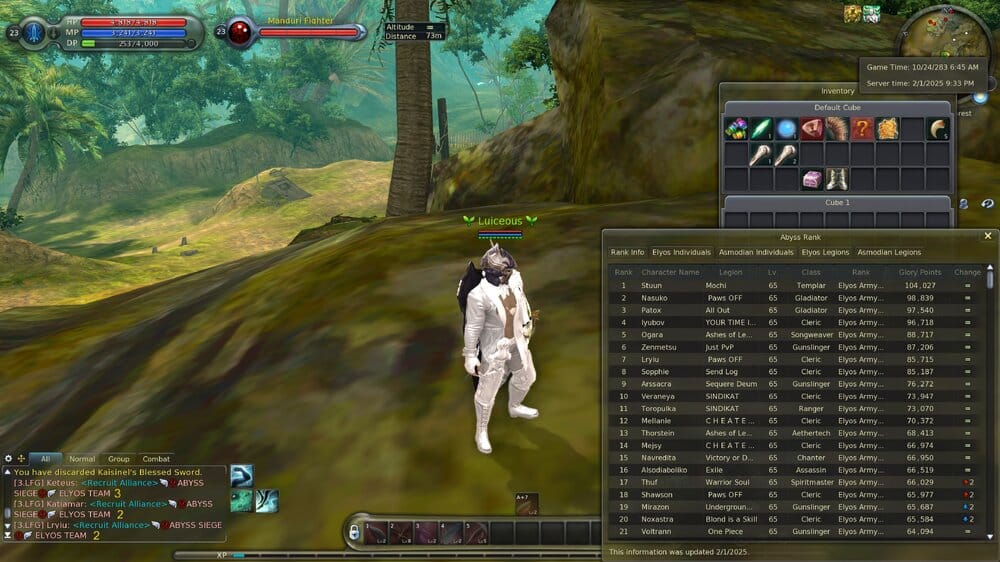Select the green feather item in inventory

762,129
